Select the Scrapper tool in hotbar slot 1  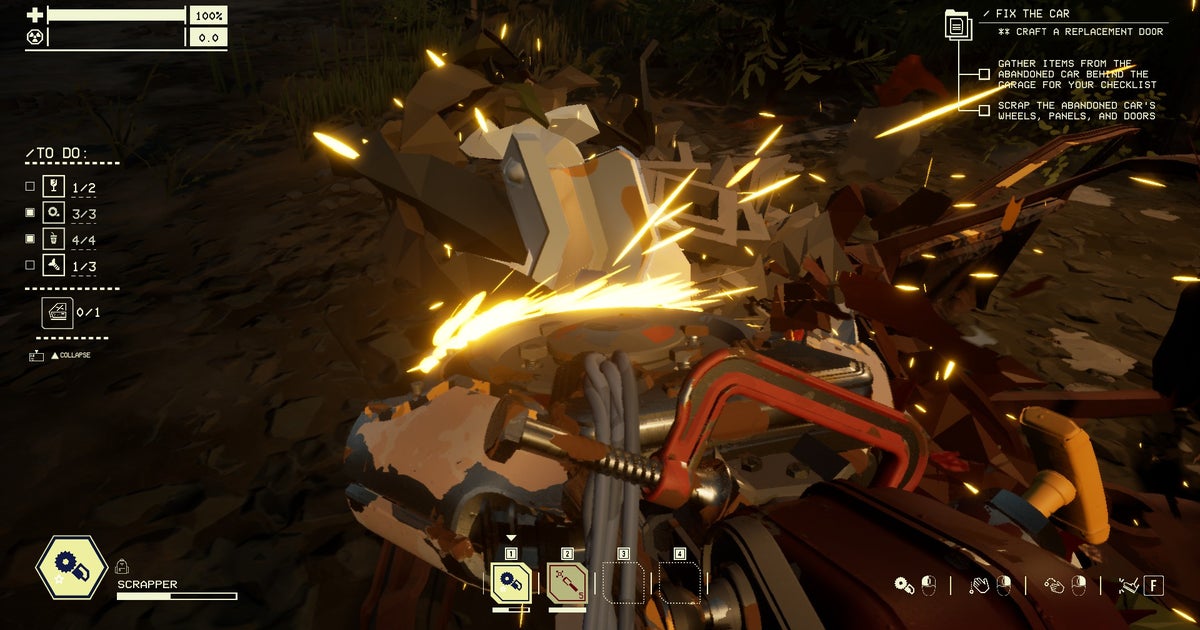pyautogui.click(x=511, y=582)
